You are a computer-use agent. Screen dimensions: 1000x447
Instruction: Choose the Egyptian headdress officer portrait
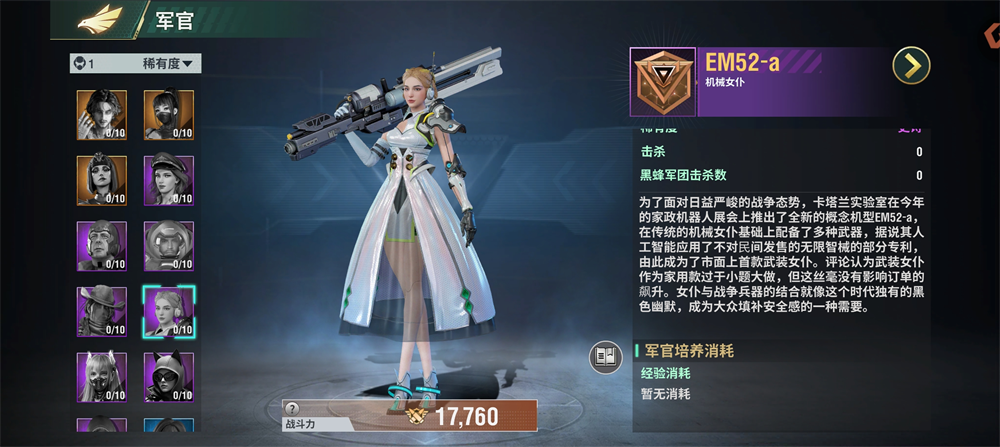tap(101, 179)
